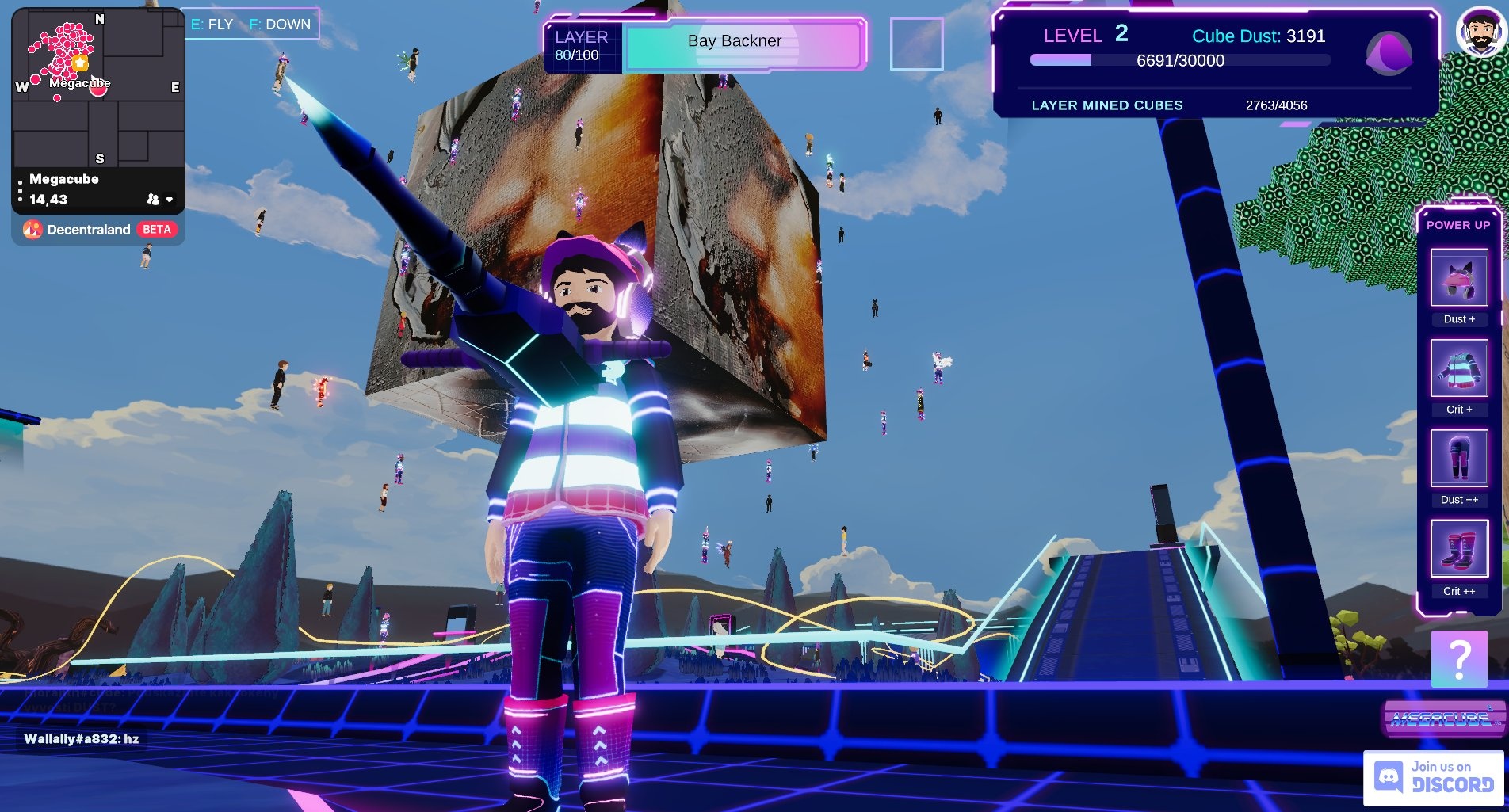This screenshot has width=1509, height=812.
Task: Click the empty square beside the layer bar
Action: (916, 44)
